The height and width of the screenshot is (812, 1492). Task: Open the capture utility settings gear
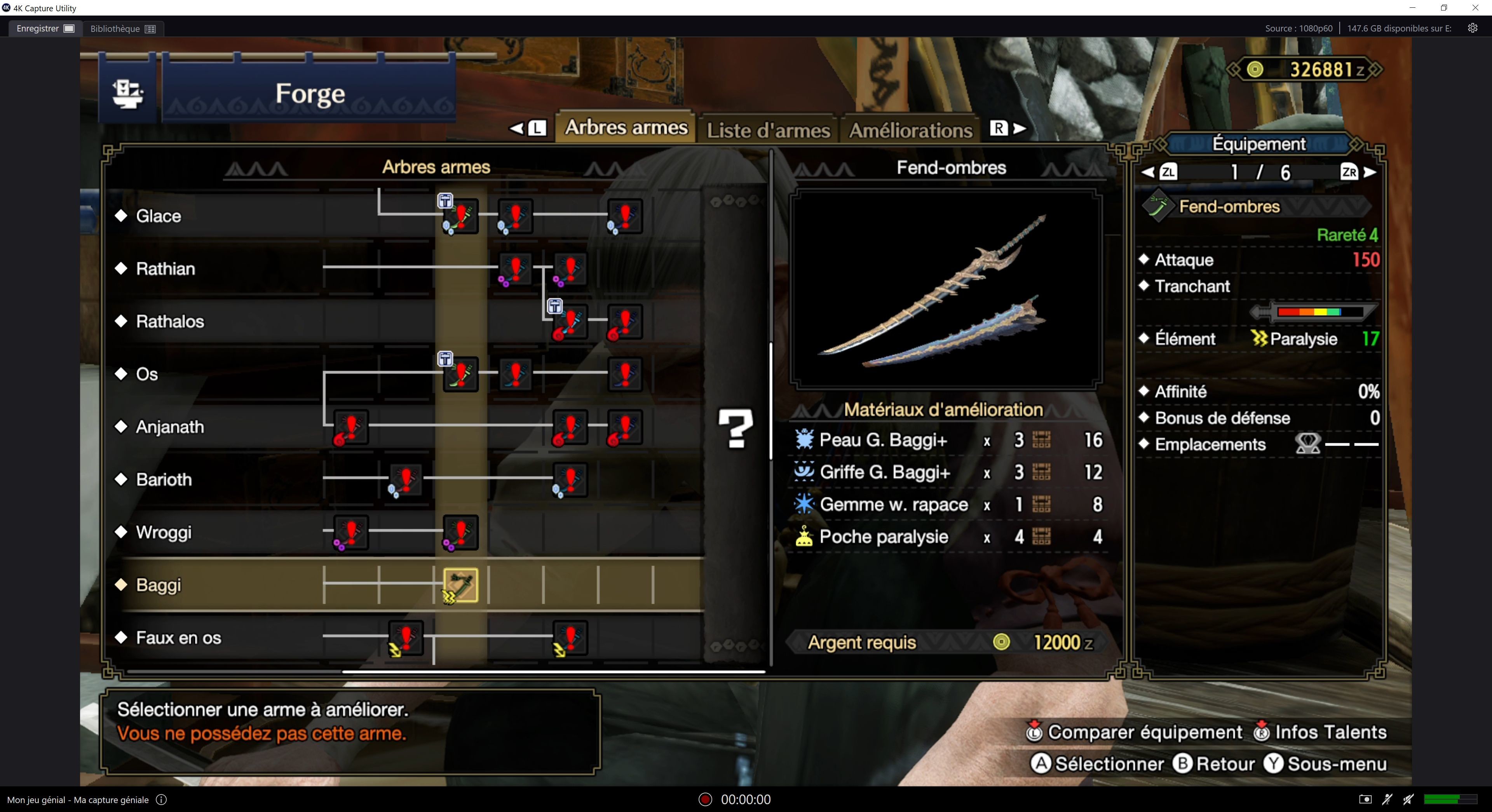click(1473, 28)
